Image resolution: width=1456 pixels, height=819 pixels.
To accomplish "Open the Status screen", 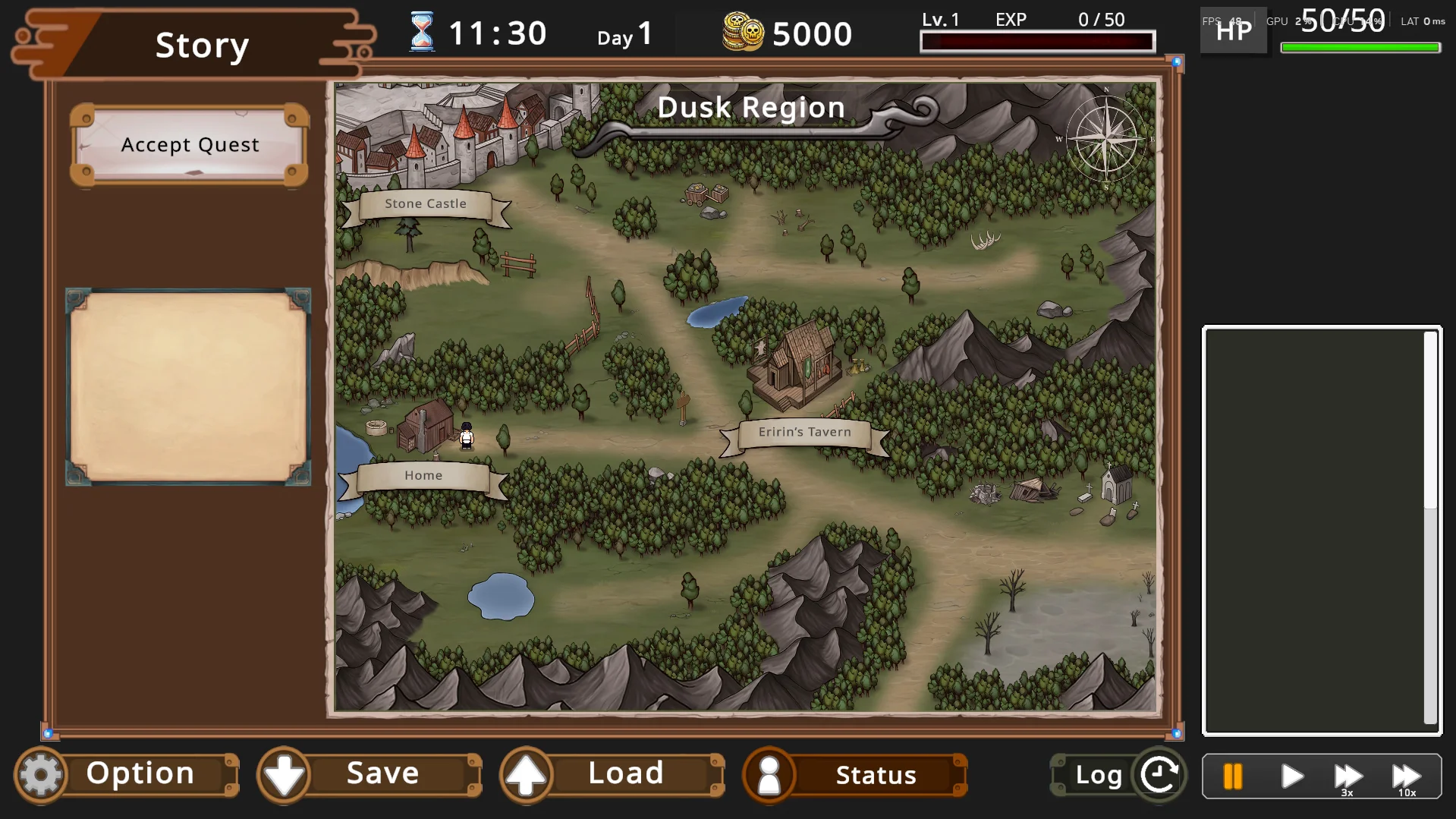I will coord(855,775).
